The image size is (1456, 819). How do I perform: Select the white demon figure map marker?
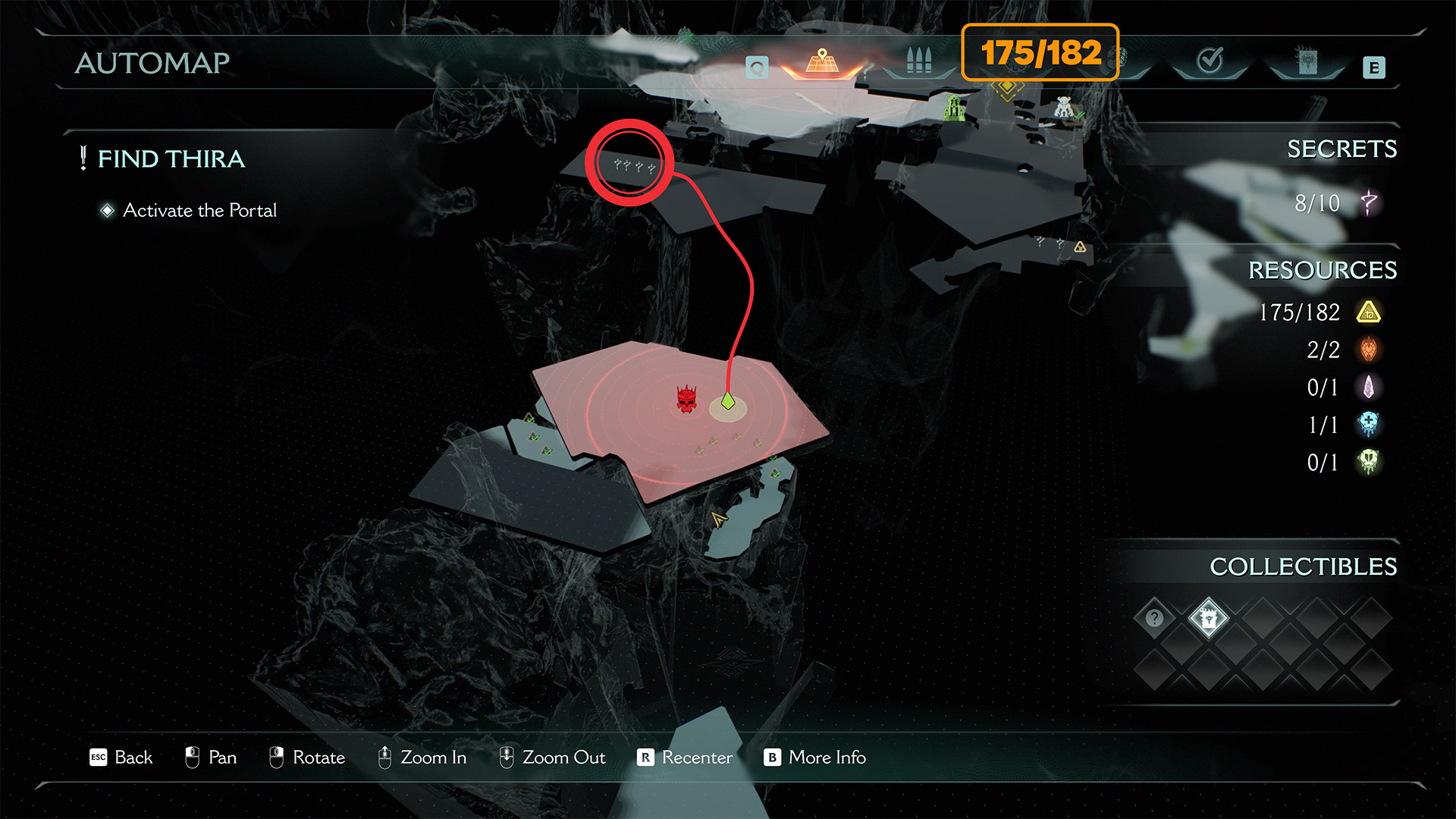[x=1064, y=108]
